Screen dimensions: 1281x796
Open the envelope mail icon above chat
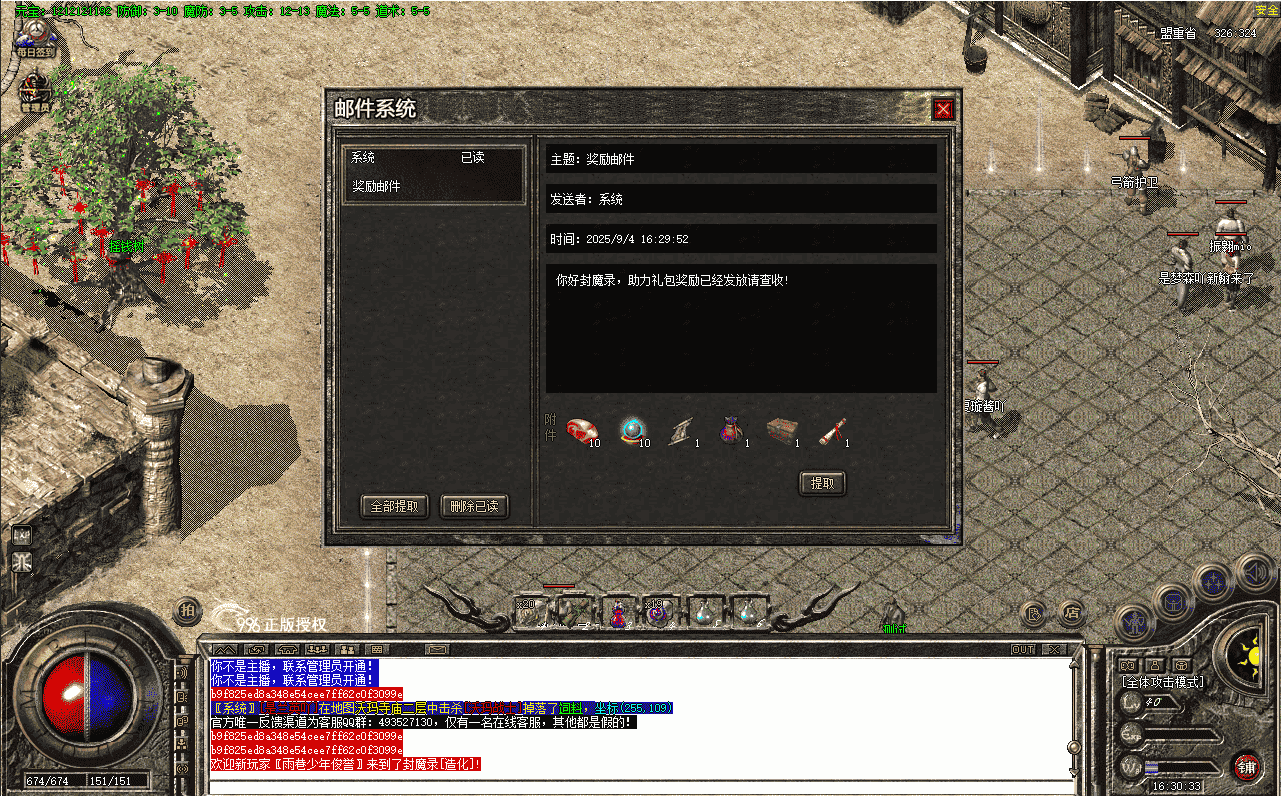436,649
